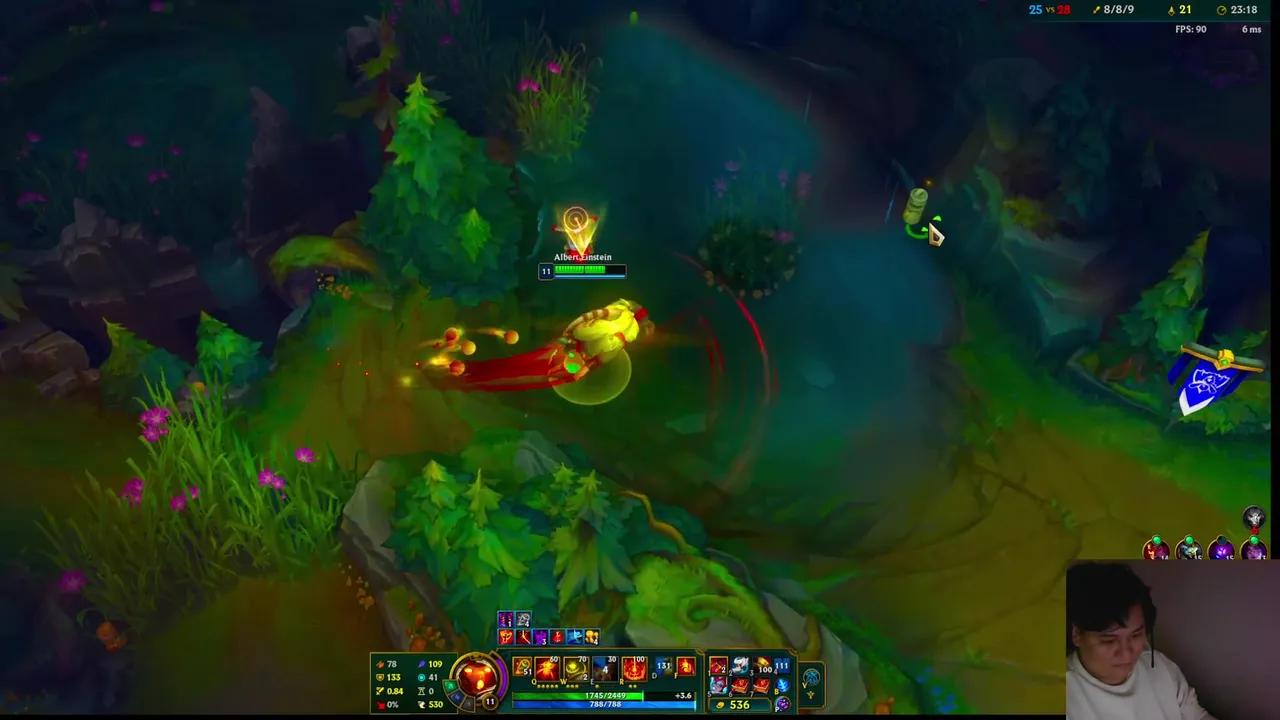Select the red buff icon above the HUD

pyautogui.click(x=503, y=638)
